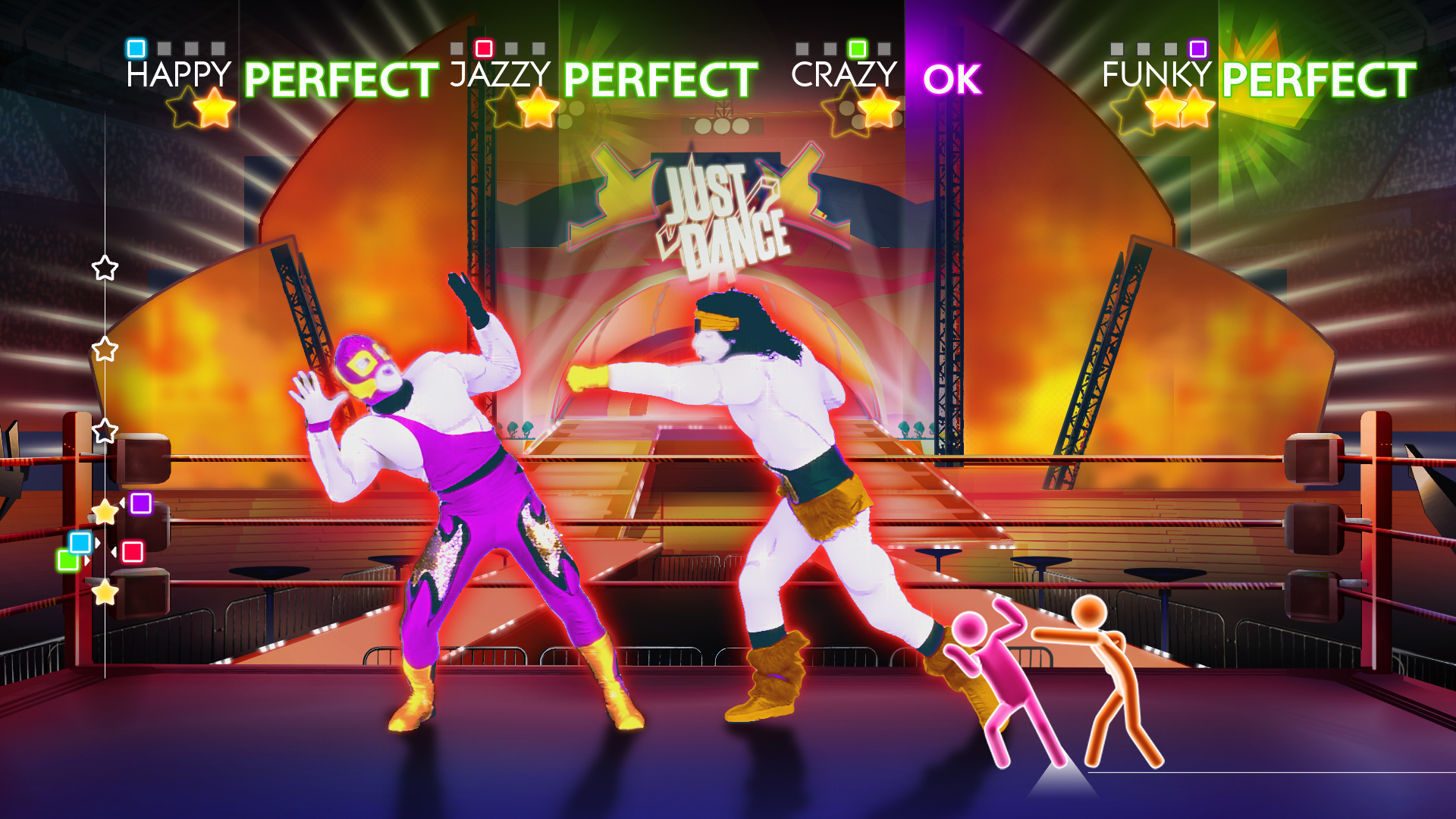Click JAZZY's PERFECT rating banner
1456x819 pixels.
[658, 76]
